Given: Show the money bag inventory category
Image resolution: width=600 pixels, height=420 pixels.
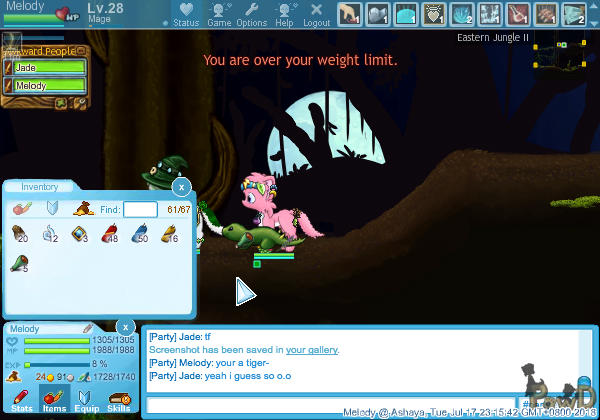Looking at the screenshot, I should 85,210.
